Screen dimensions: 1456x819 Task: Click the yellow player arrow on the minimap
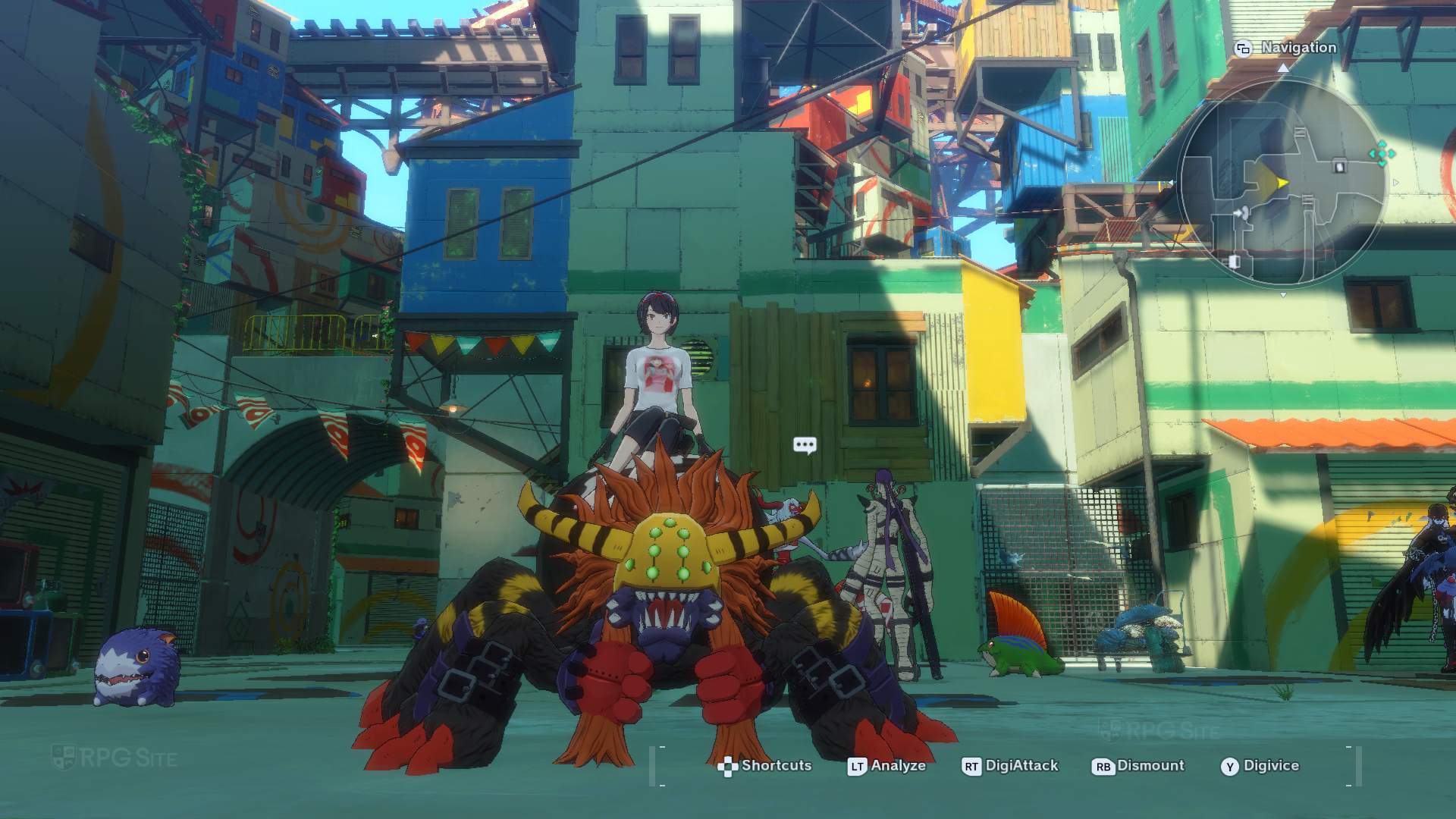click(1281, 183)
